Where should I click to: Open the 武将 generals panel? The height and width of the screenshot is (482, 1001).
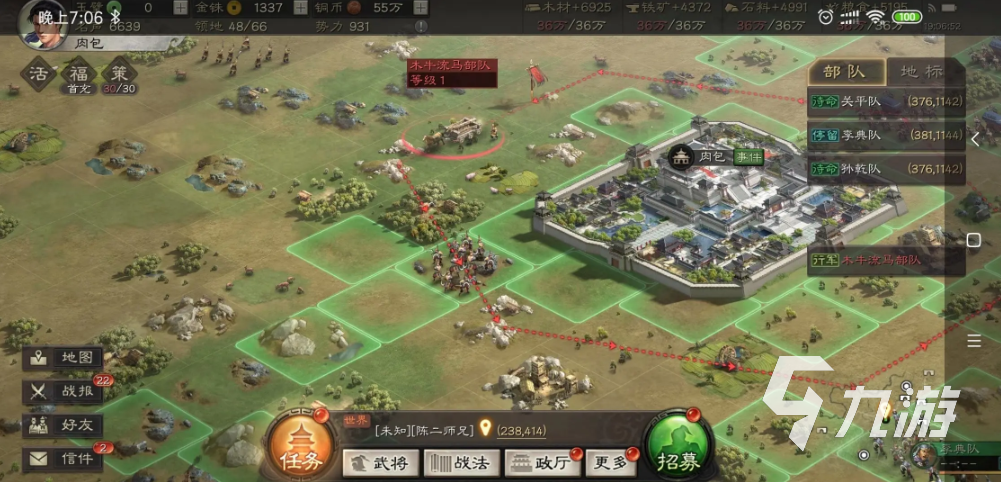380,462
